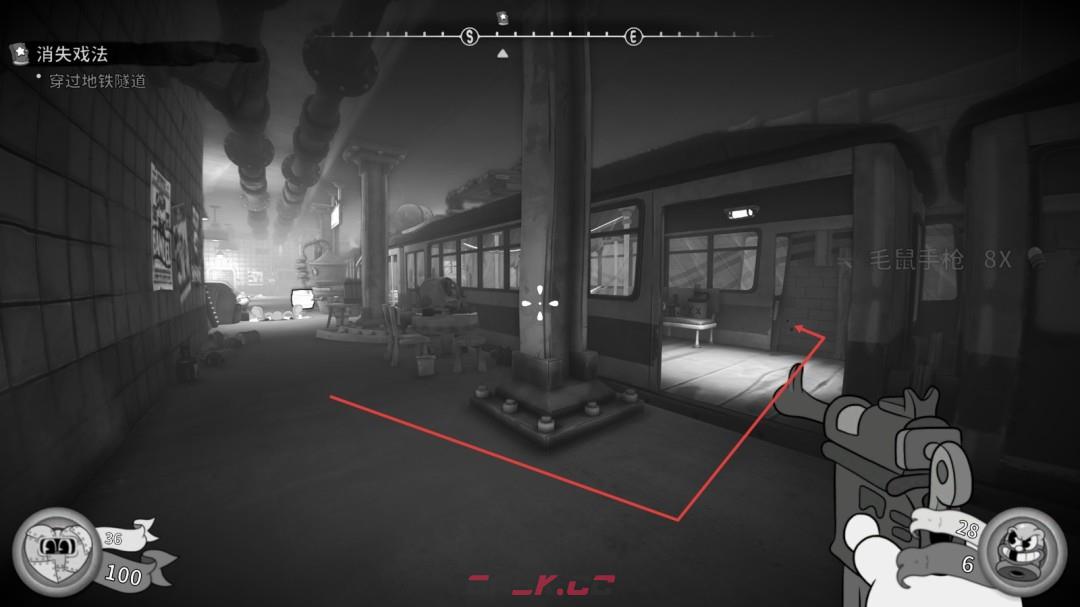The height and width of the screenshot is (607, 1080).
Task: Click the S marker on the compass
Action: tap(469, 37)
